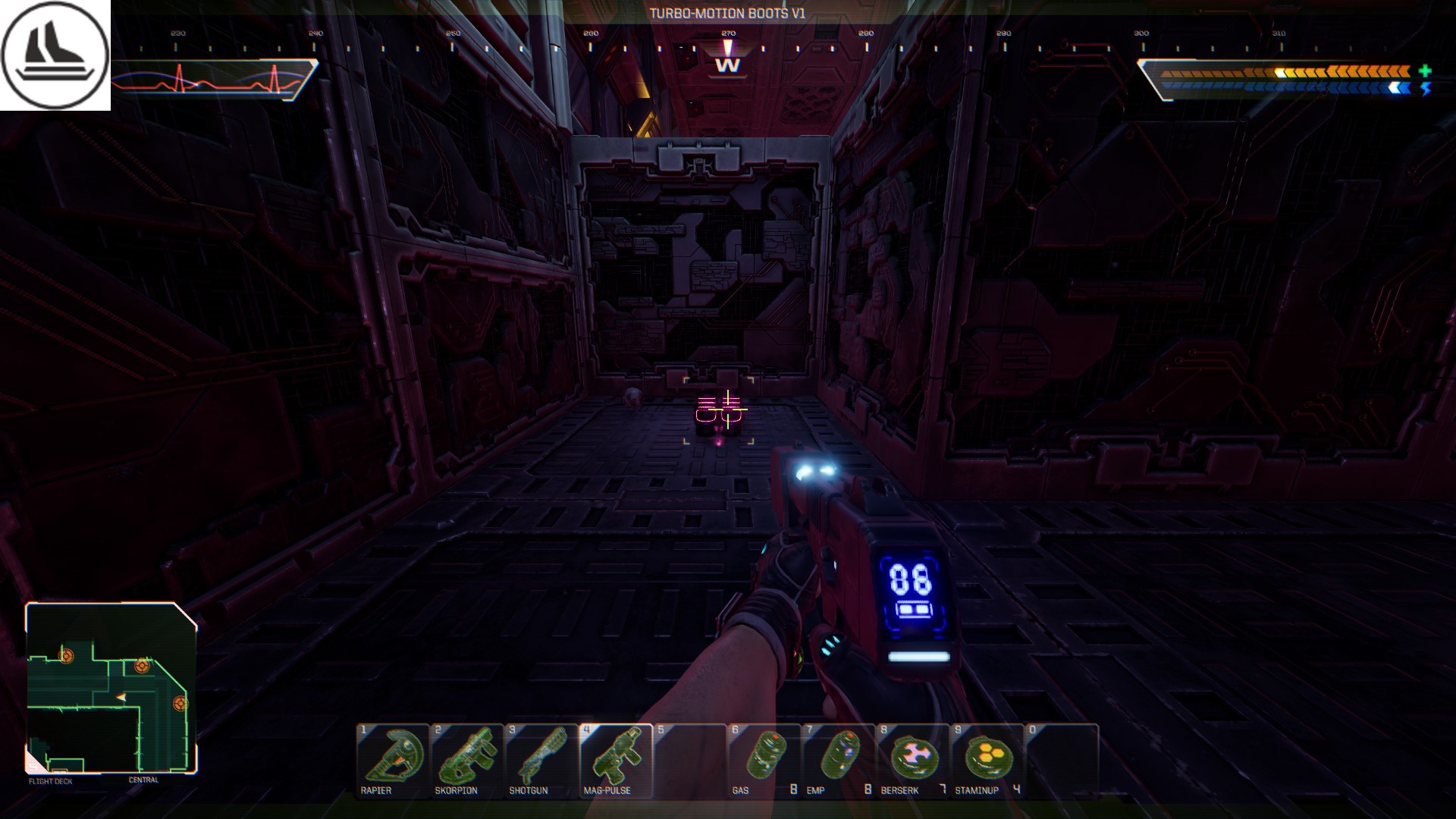Activate the Staminup patch slot
This screenshot has width=1456, height=819.
click(x=987, y=760)
